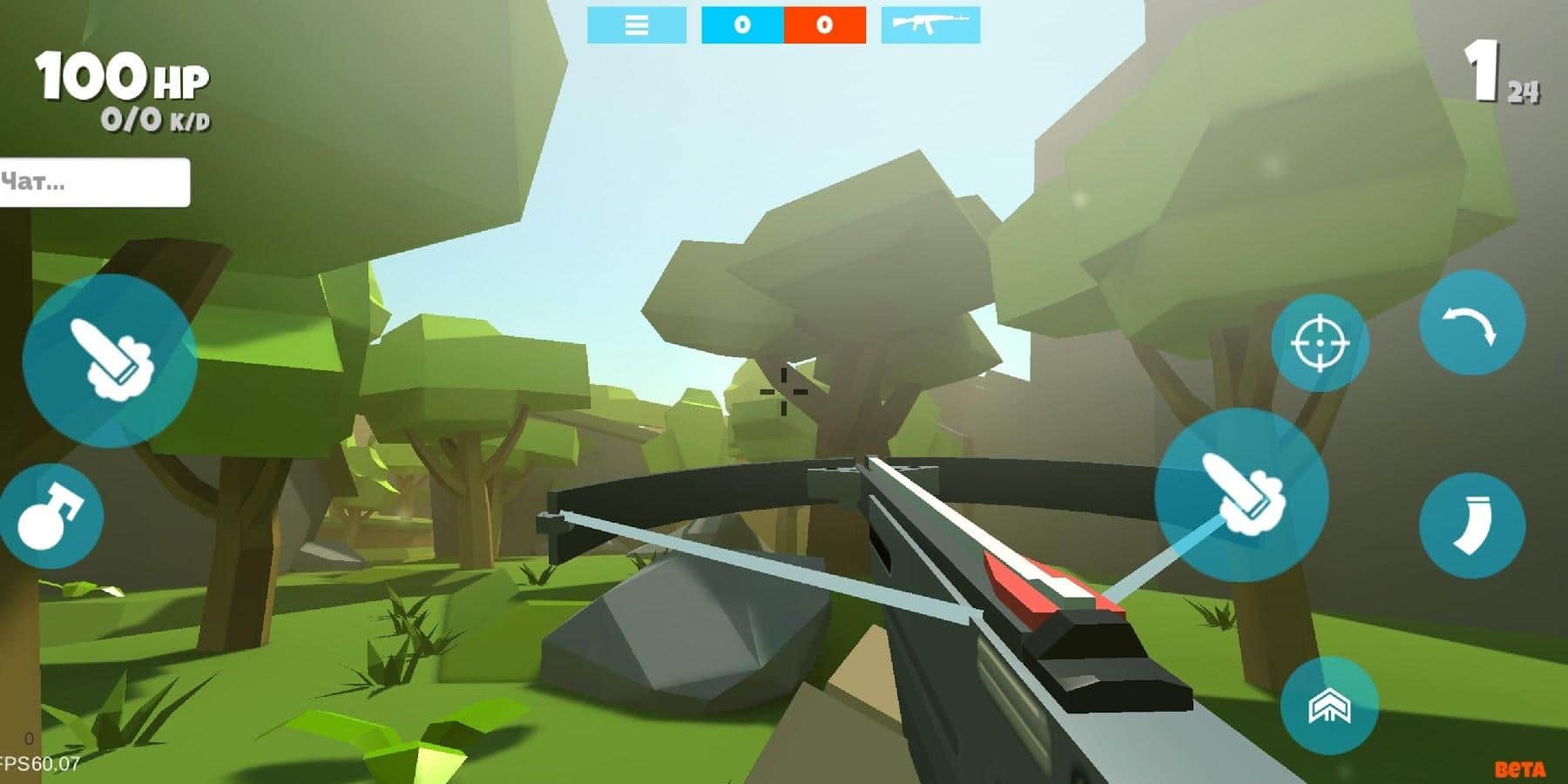Focus the chat input box
The width and height of the screenshot is (1568, 784).
[x=94, y=182]
